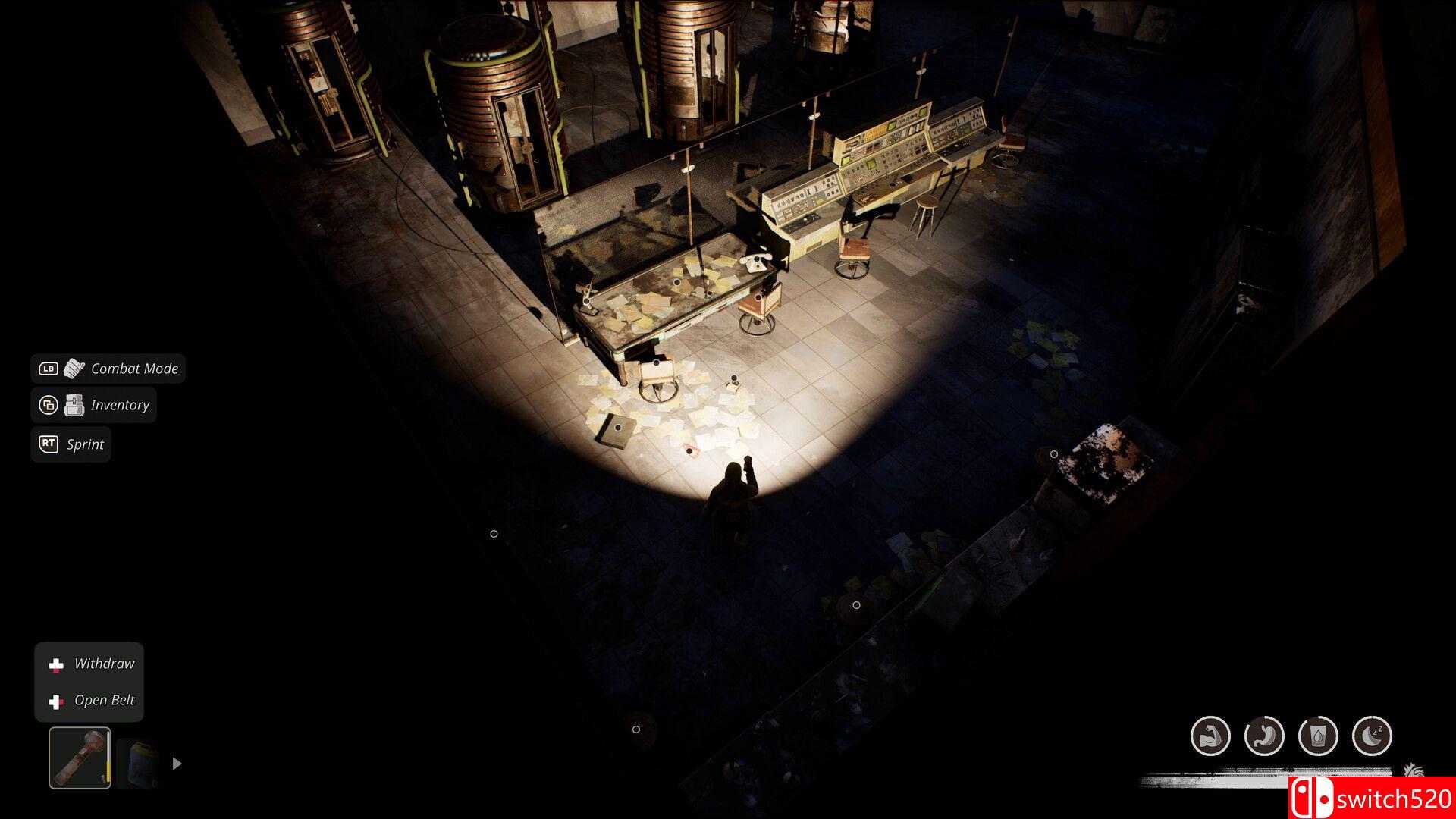The height and width of the screenshot is (819, 1456).
Task: Click the backpack icon beside Inventory
Action: click(74, 404)
